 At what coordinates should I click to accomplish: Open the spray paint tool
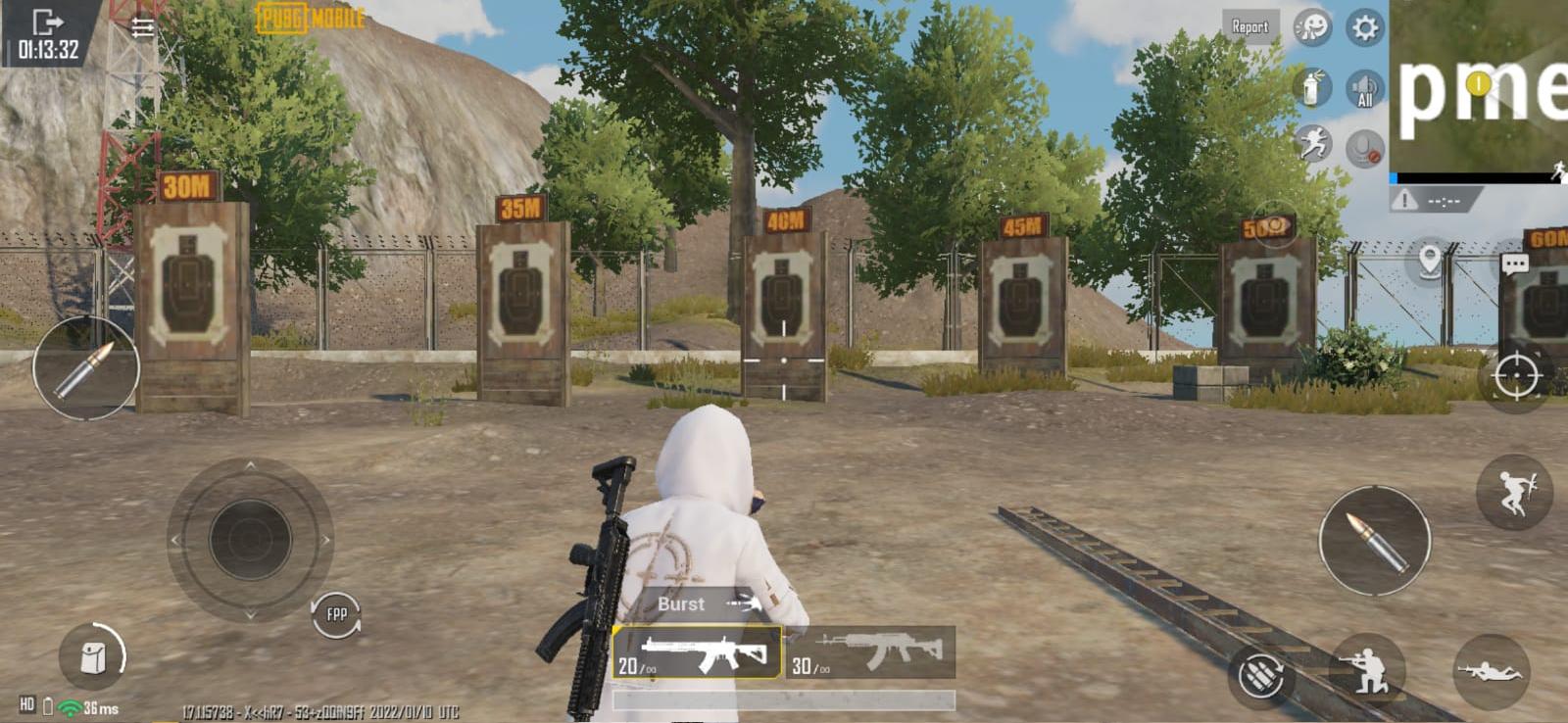point(1311,88)
